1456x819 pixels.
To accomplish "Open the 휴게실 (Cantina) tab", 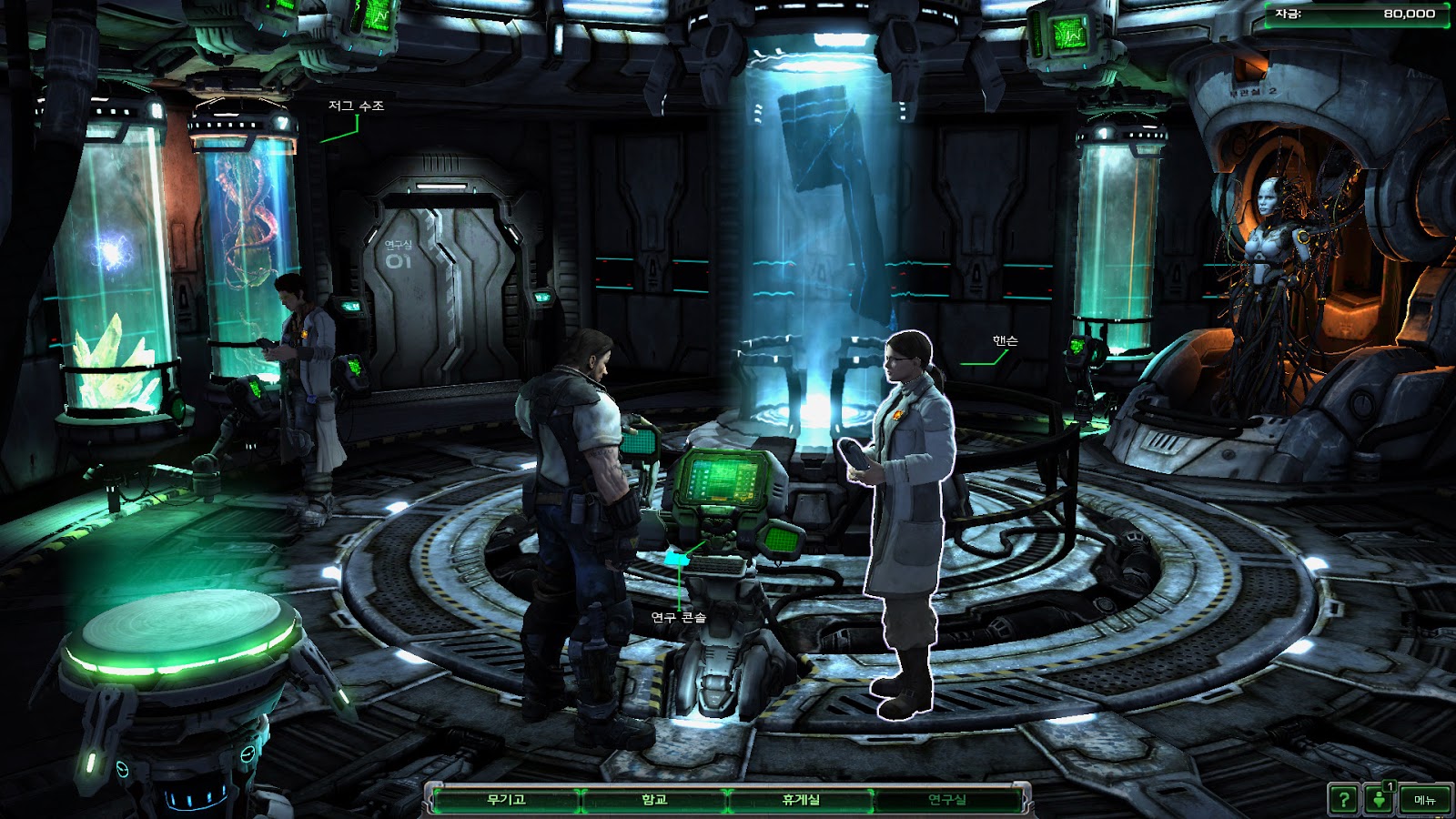I will (x=801, y=800).
